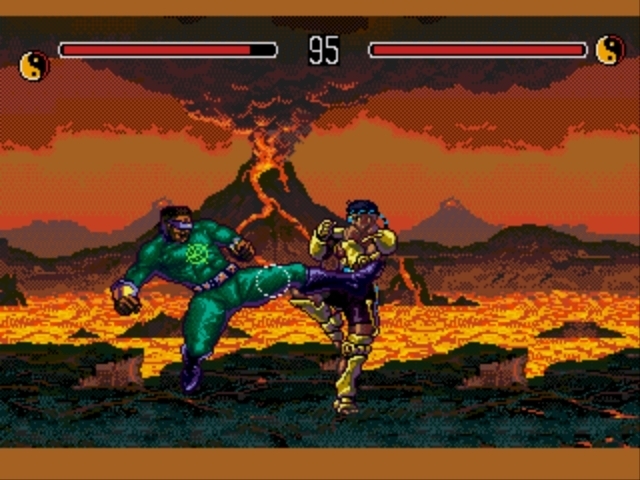Click player one's yin-yang emblem
This screenshot has height=480, width=640.
tap(34, 66)
